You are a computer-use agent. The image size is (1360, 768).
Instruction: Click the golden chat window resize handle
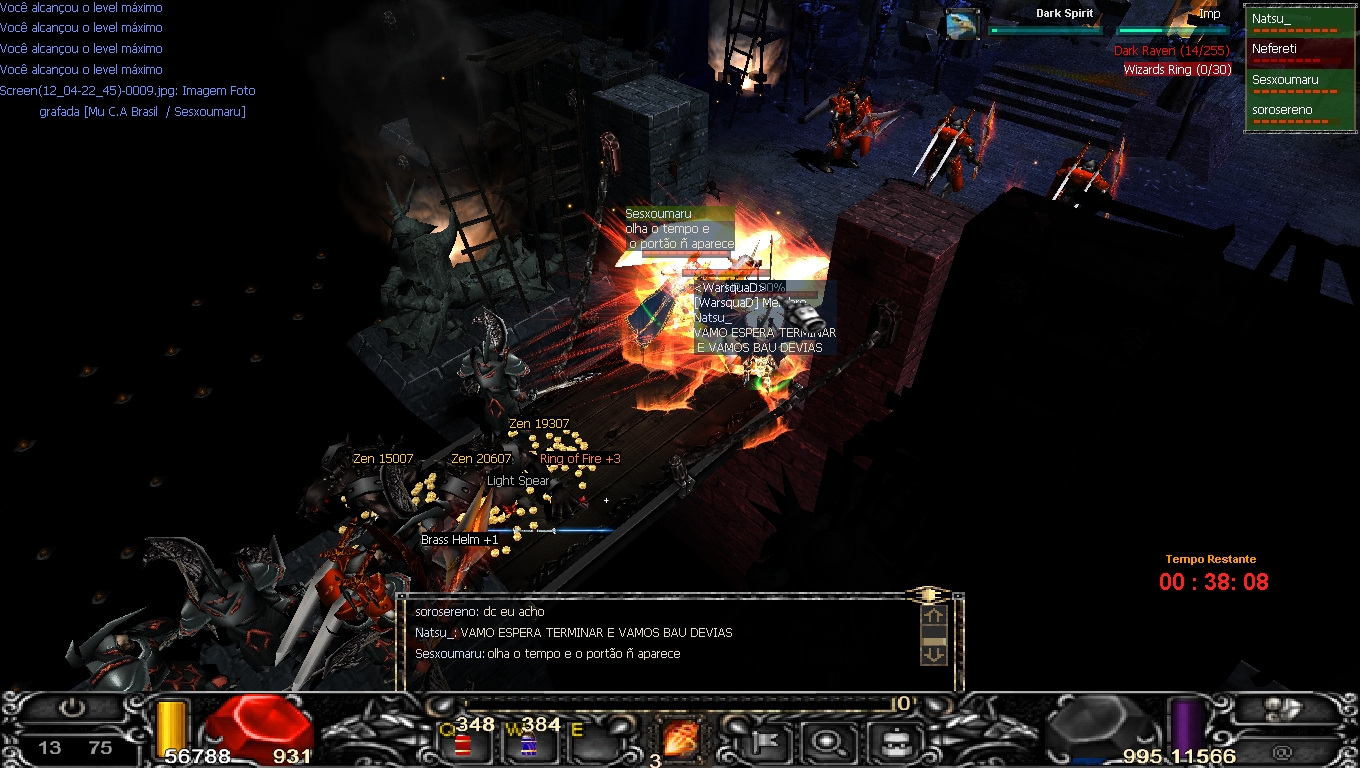pos(928,595)
